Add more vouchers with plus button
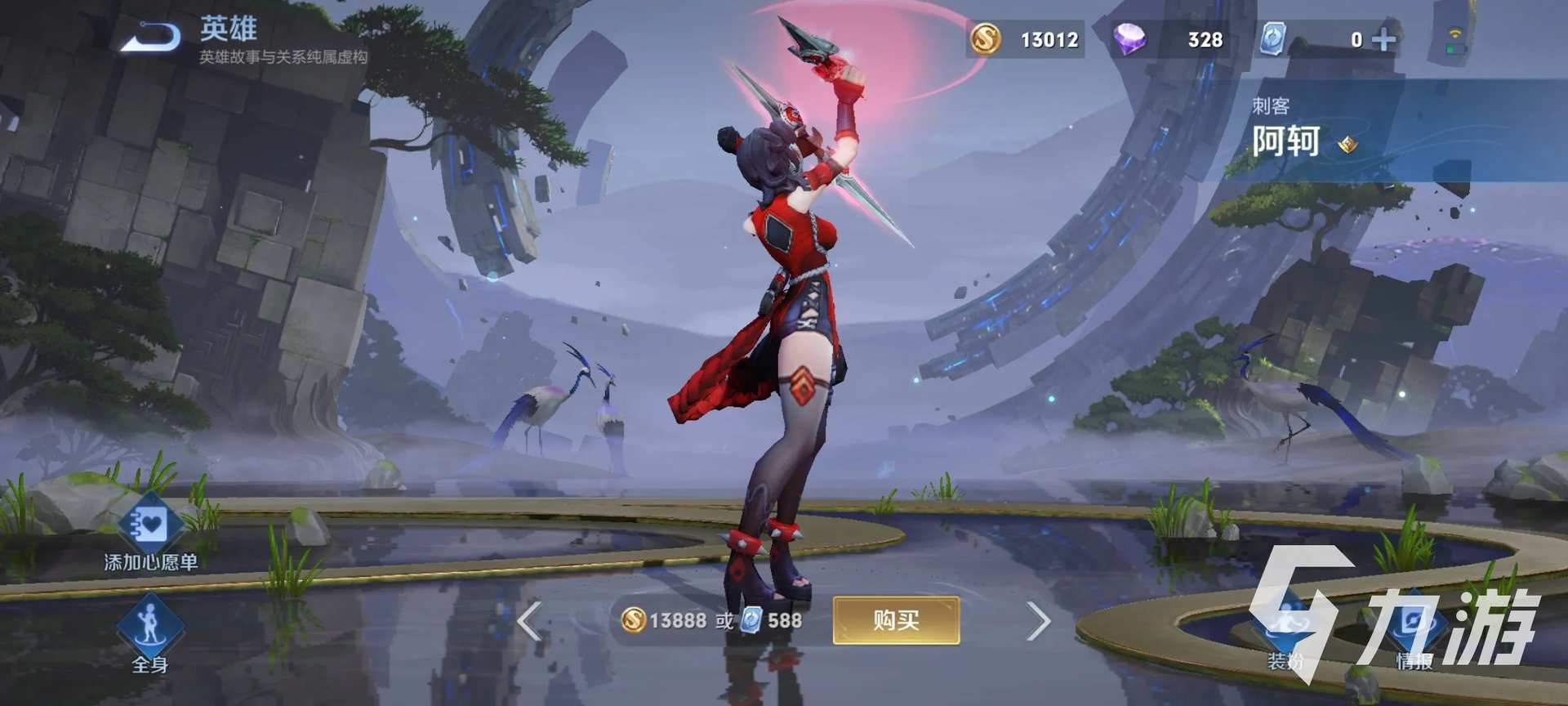The image size is (1568, 706). 1384,39
